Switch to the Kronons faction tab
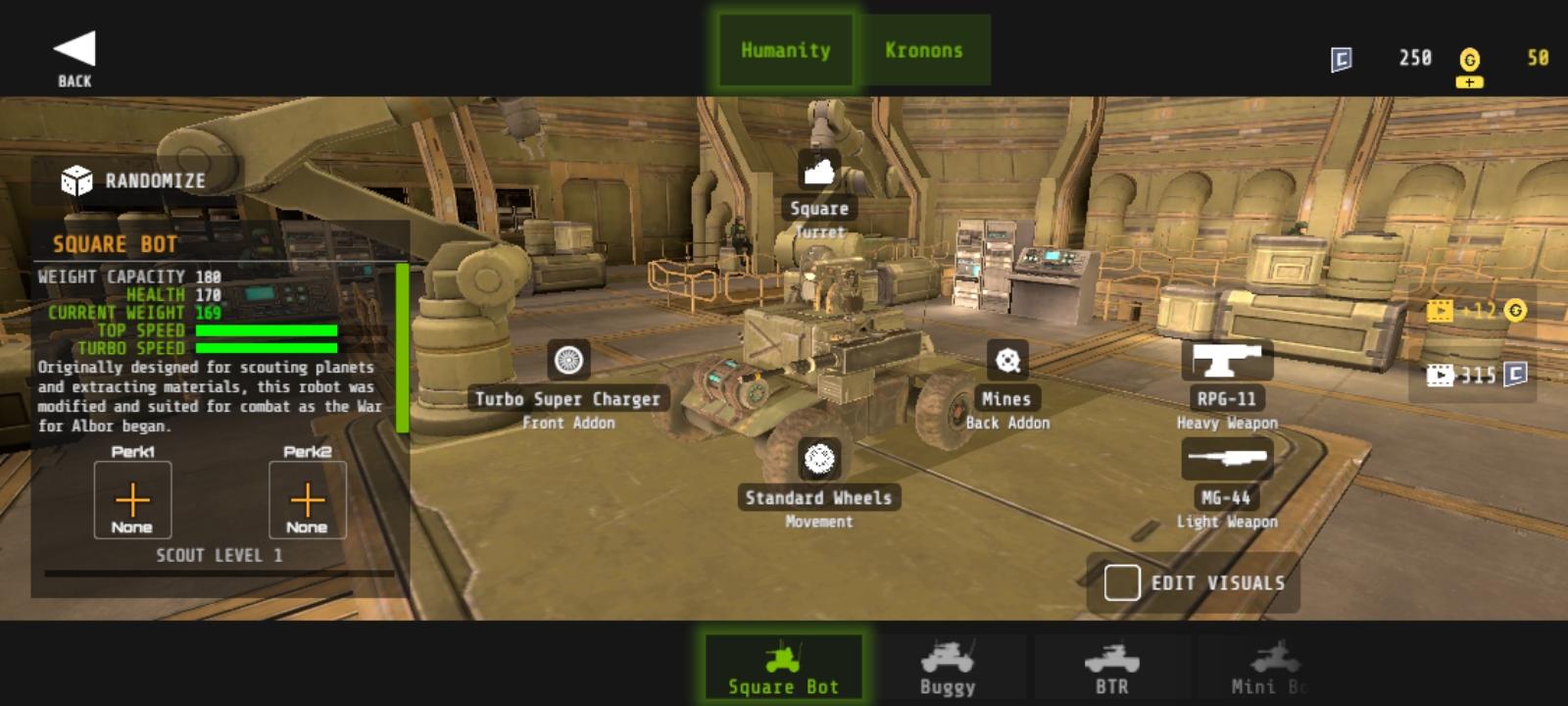The height and width of the screenshot is (706, 1568). 925,49
